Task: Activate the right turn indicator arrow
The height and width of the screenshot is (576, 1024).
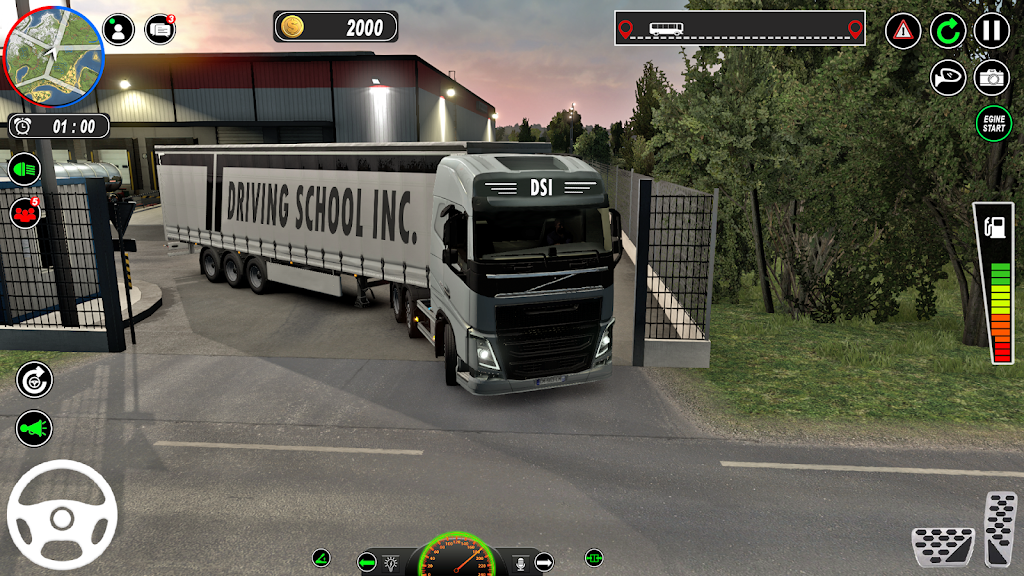Action: [543, 562]
